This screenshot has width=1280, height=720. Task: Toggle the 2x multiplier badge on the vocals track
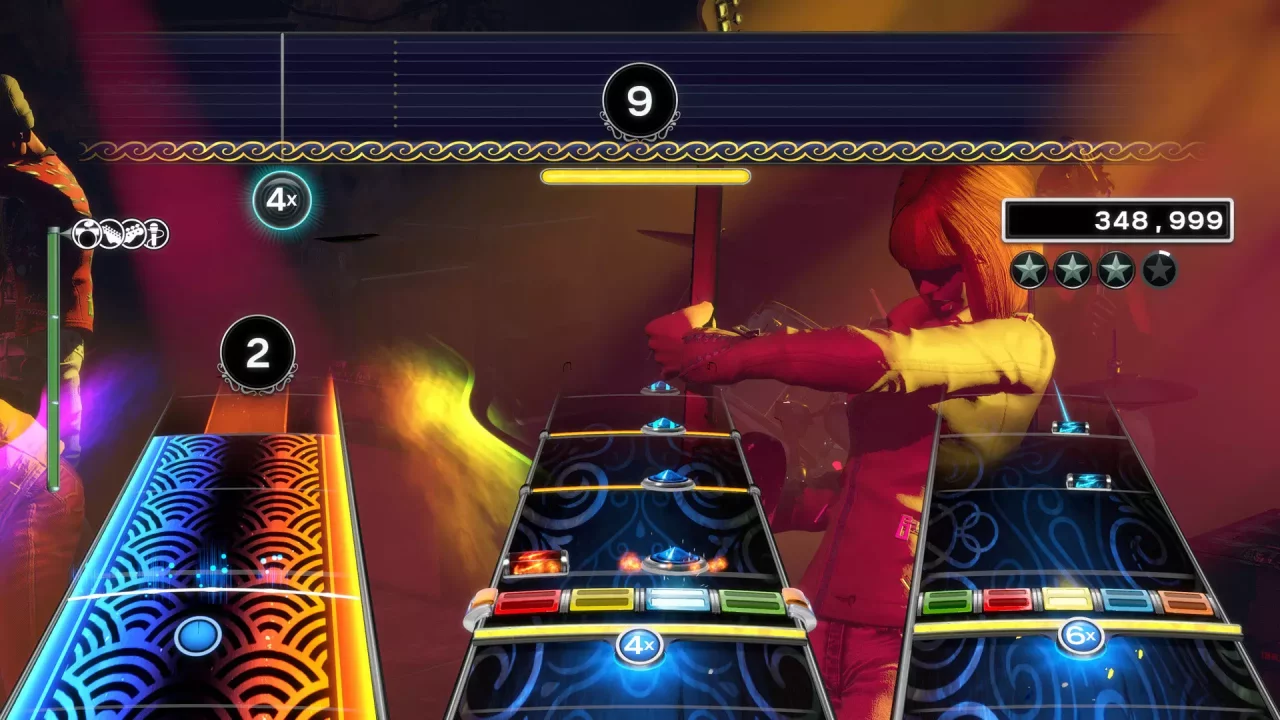(260, 352)
